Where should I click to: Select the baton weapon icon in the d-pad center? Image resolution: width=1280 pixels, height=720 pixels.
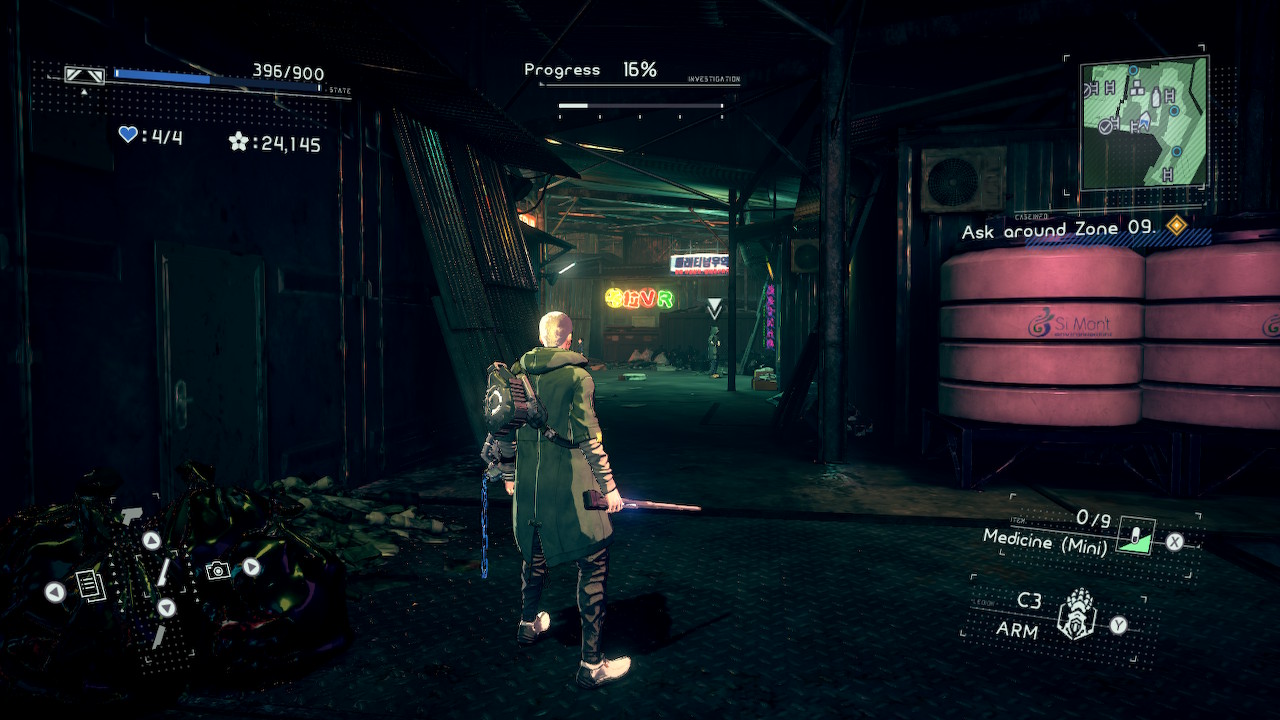(x=161, y=573)
